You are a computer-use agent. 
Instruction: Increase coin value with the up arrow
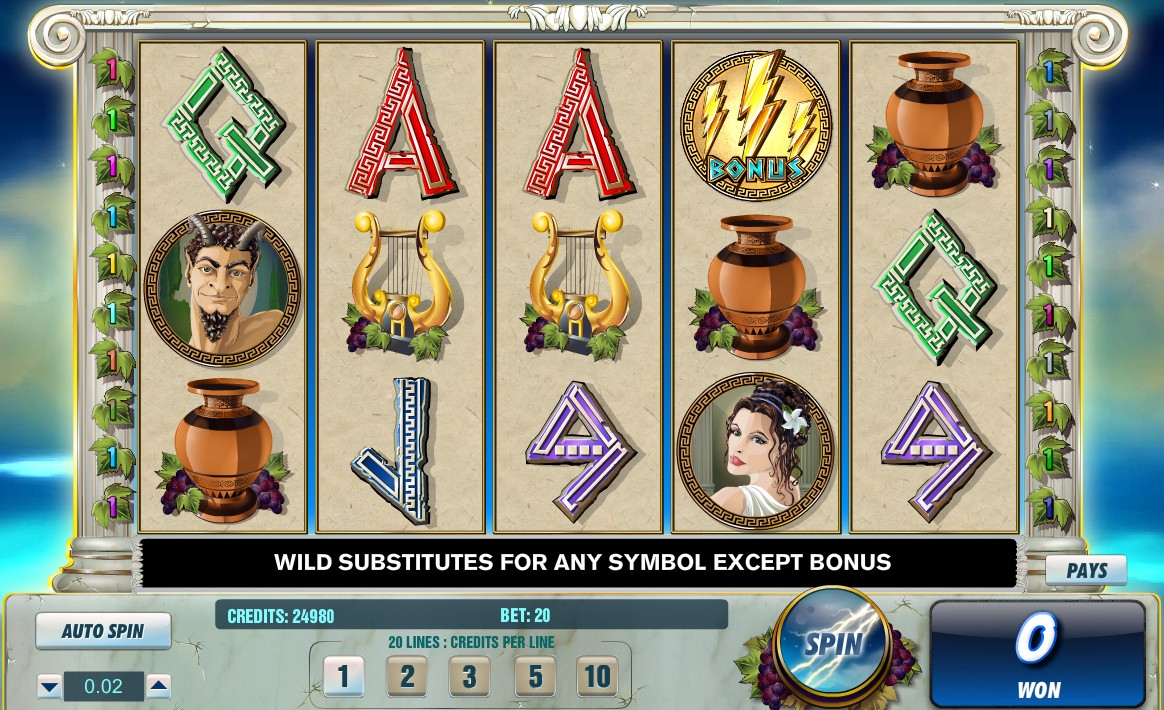click(158, 686)
